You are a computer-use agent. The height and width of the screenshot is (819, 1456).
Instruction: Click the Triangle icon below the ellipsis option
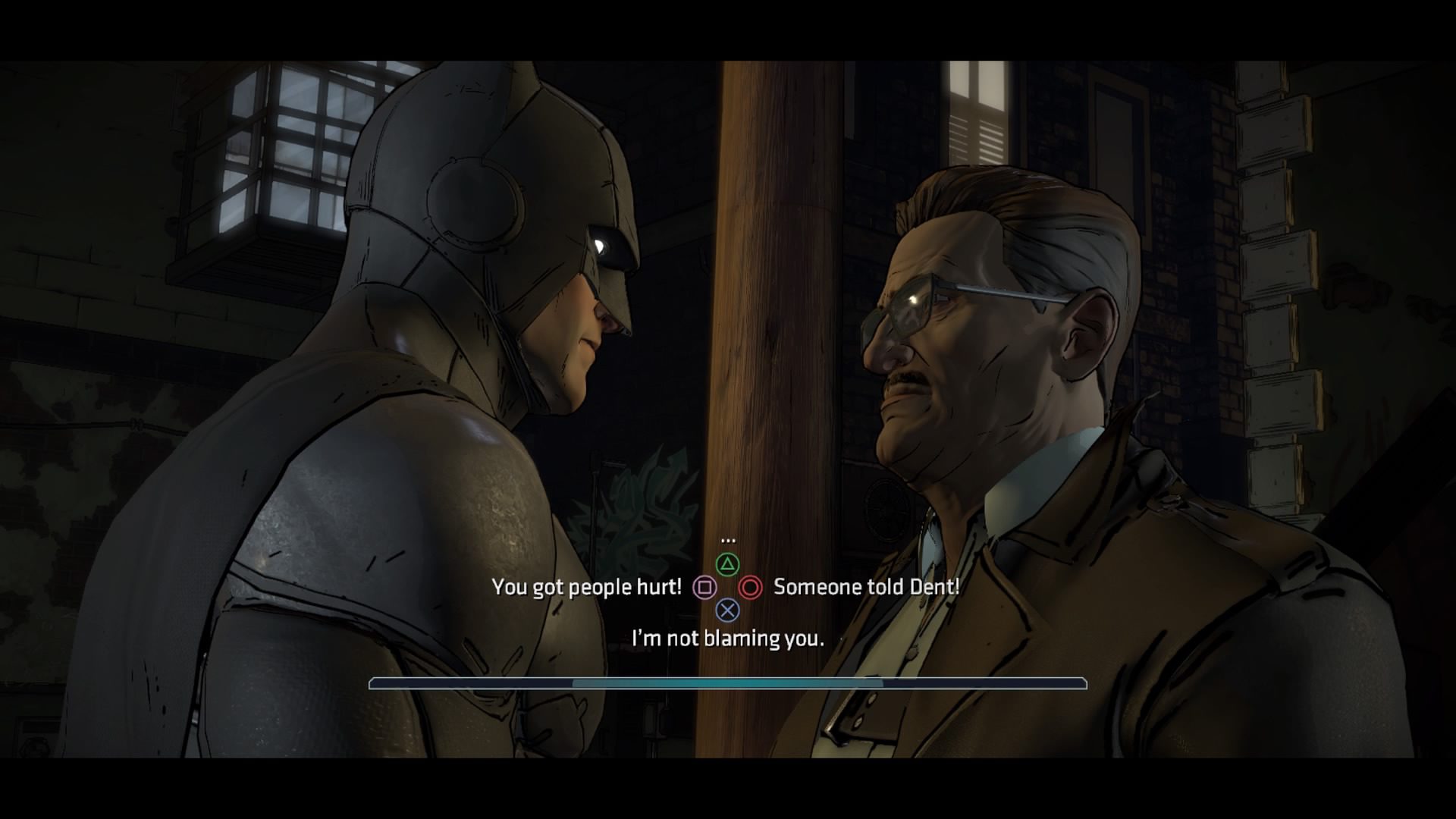coord(727,565)
